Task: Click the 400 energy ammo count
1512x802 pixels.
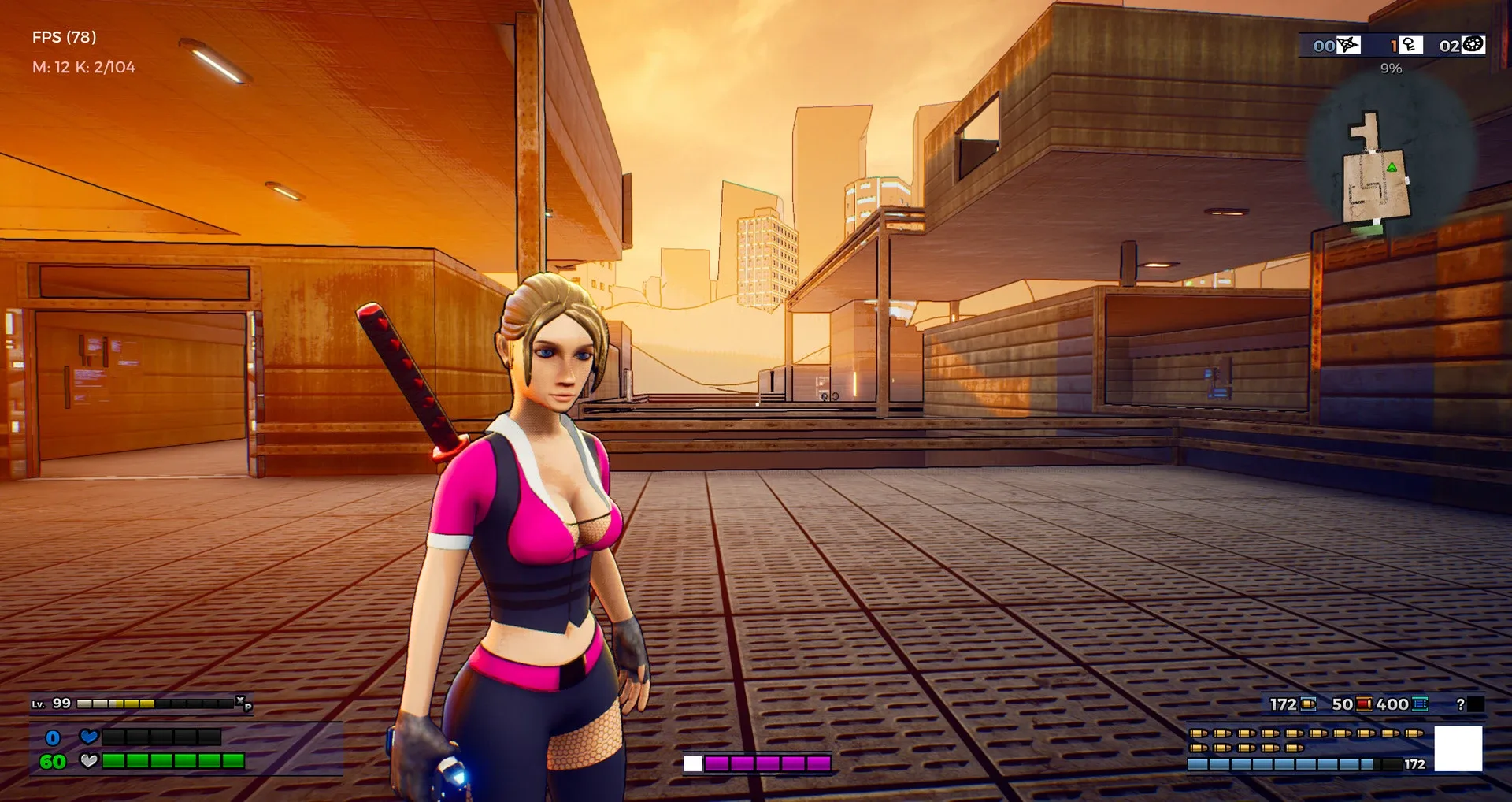Action: click(x=1392, y=704)
